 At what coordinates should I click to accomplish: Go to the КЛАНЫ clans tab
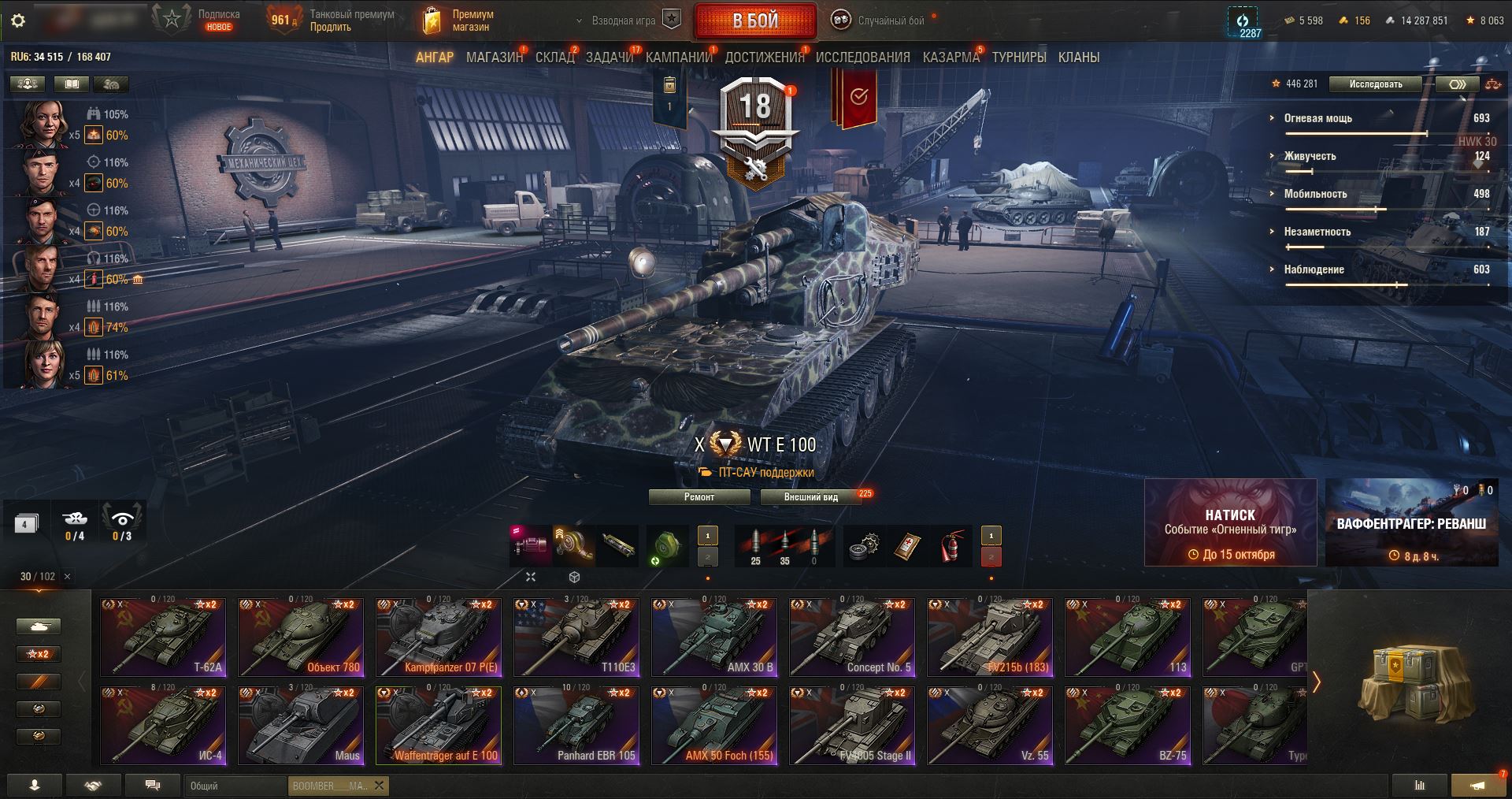1078,58
